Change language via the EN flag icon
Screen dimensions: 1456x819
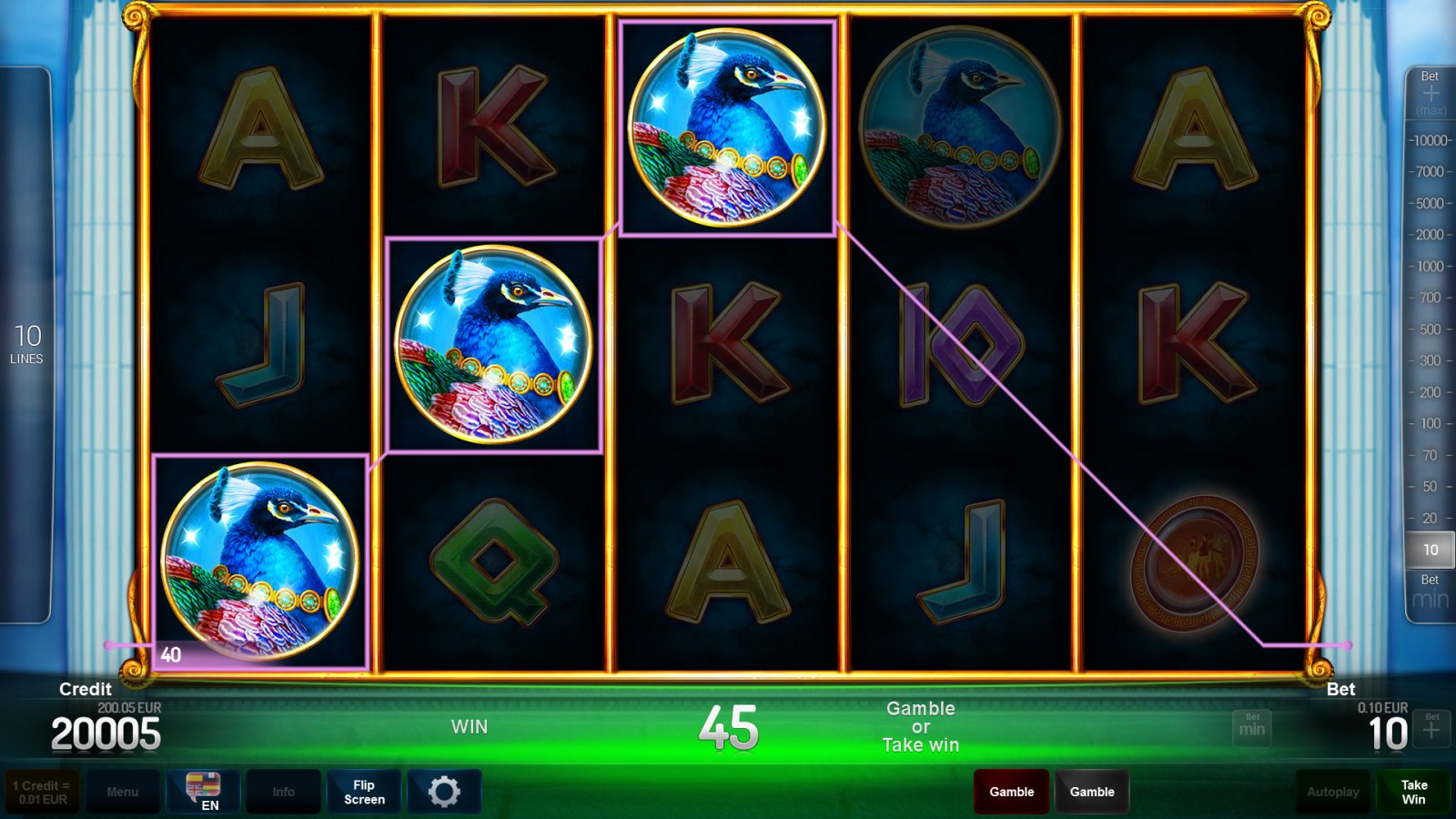tap(204, 791)
